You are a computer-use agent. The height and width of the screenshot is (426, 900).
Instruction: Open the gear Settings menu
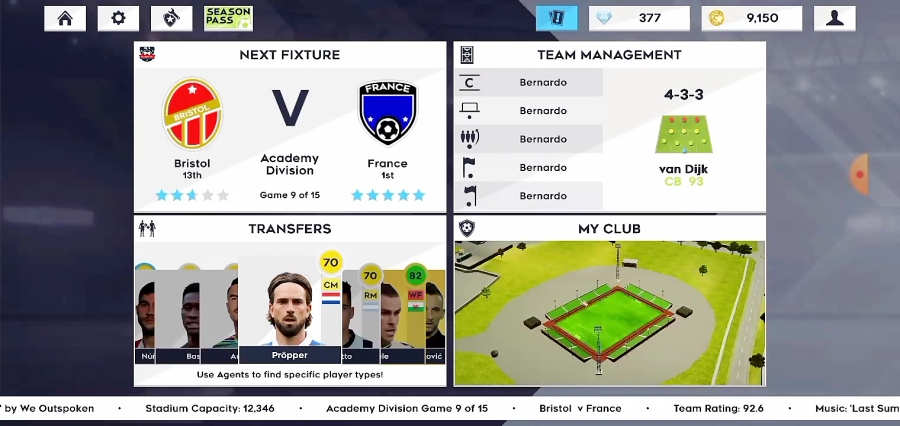tap(118, 18)
